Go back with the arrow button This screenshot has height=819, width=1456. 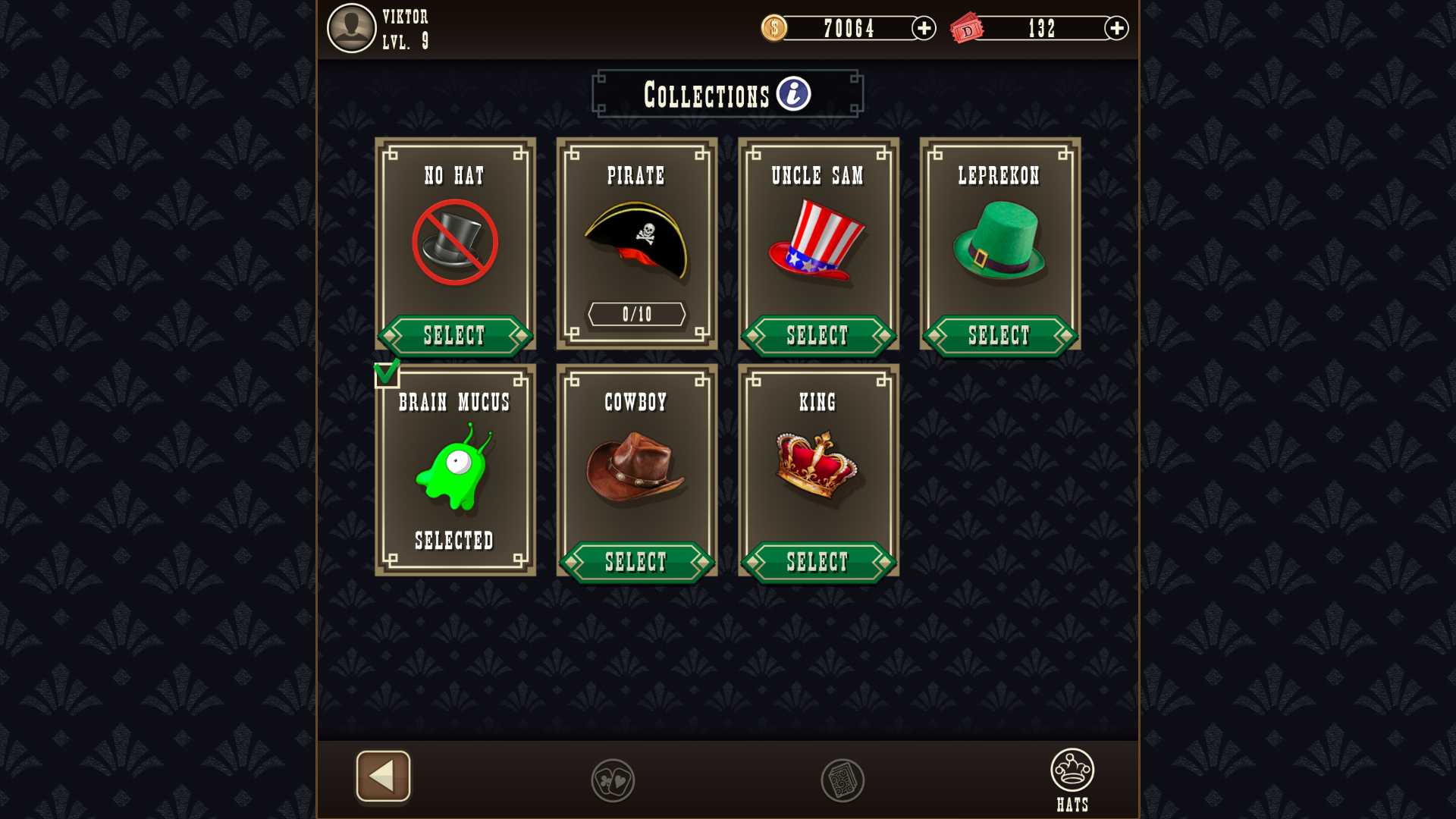click(x=383, y=776)
